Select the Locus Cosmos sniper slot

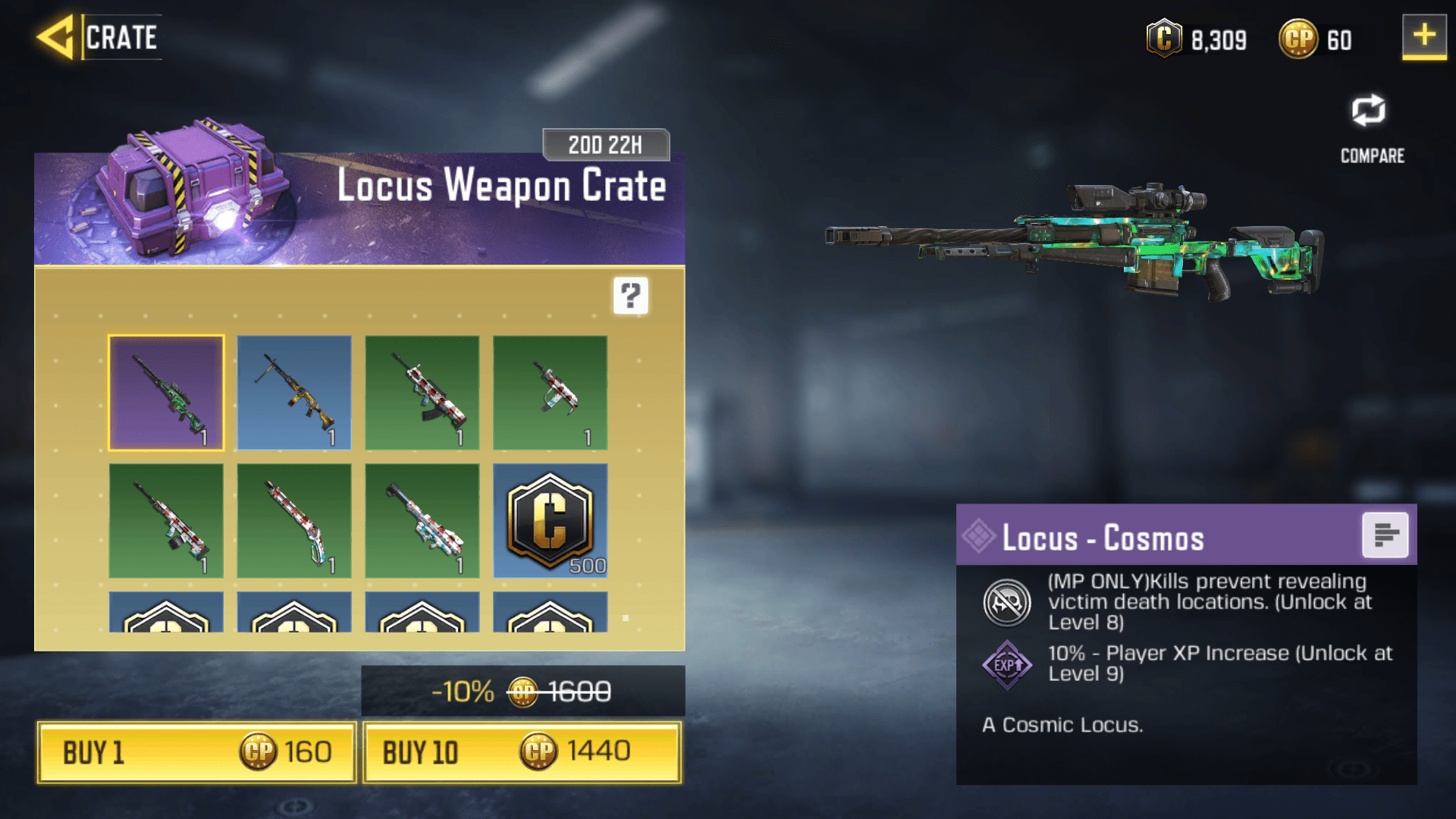(x=166, y=393)
